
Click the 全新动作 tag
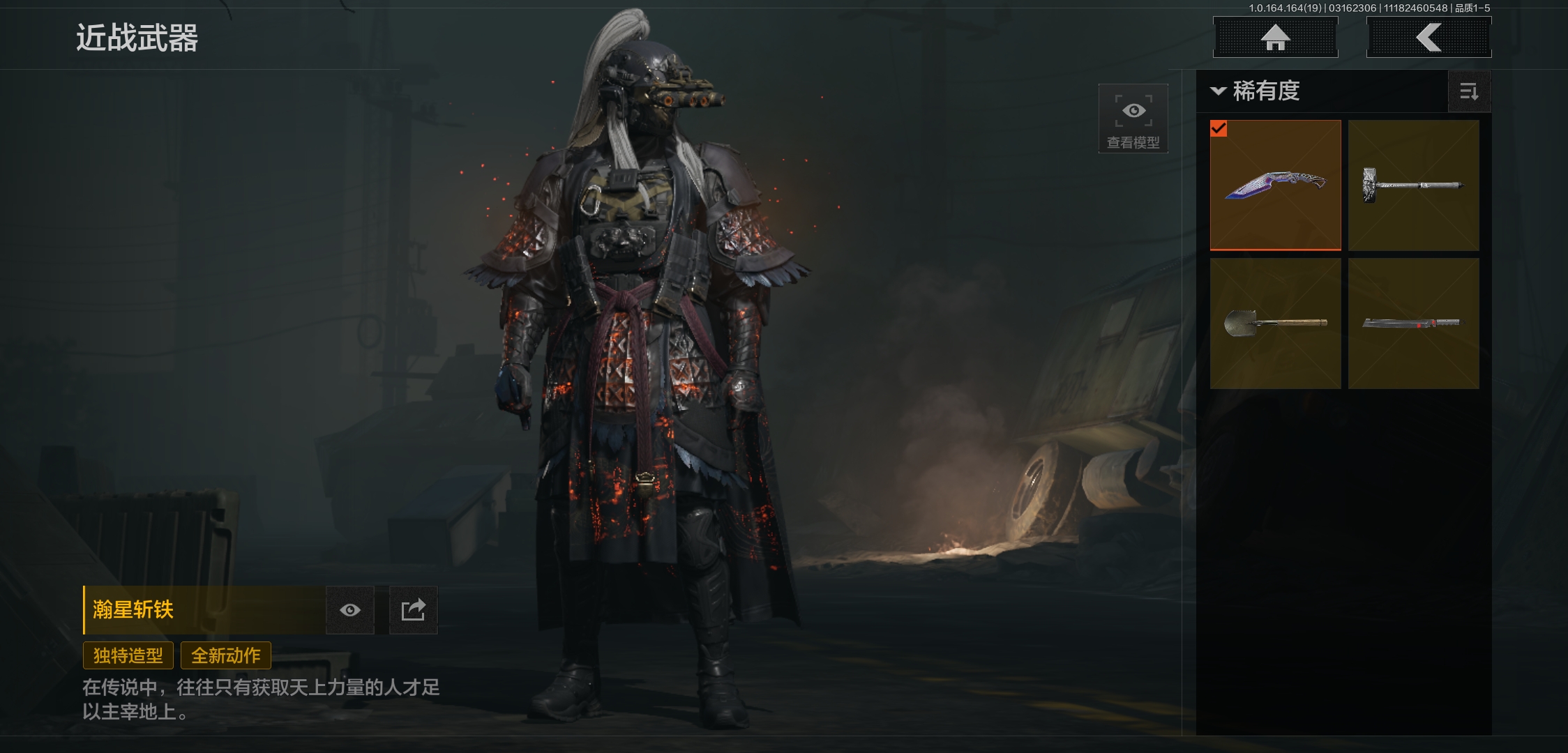226,655
